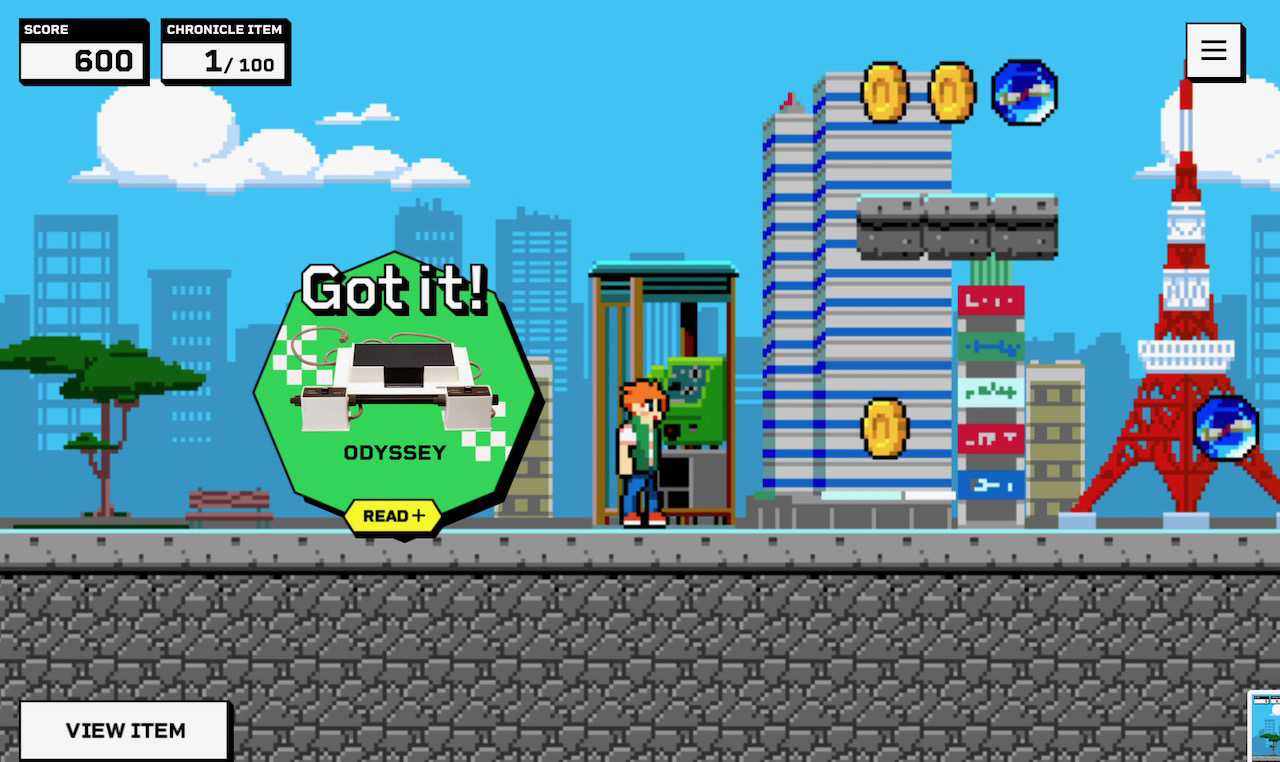Select the CHRONICLE ITEM counter
Screen dimensions: 1280x762
(x=225, y=50)
